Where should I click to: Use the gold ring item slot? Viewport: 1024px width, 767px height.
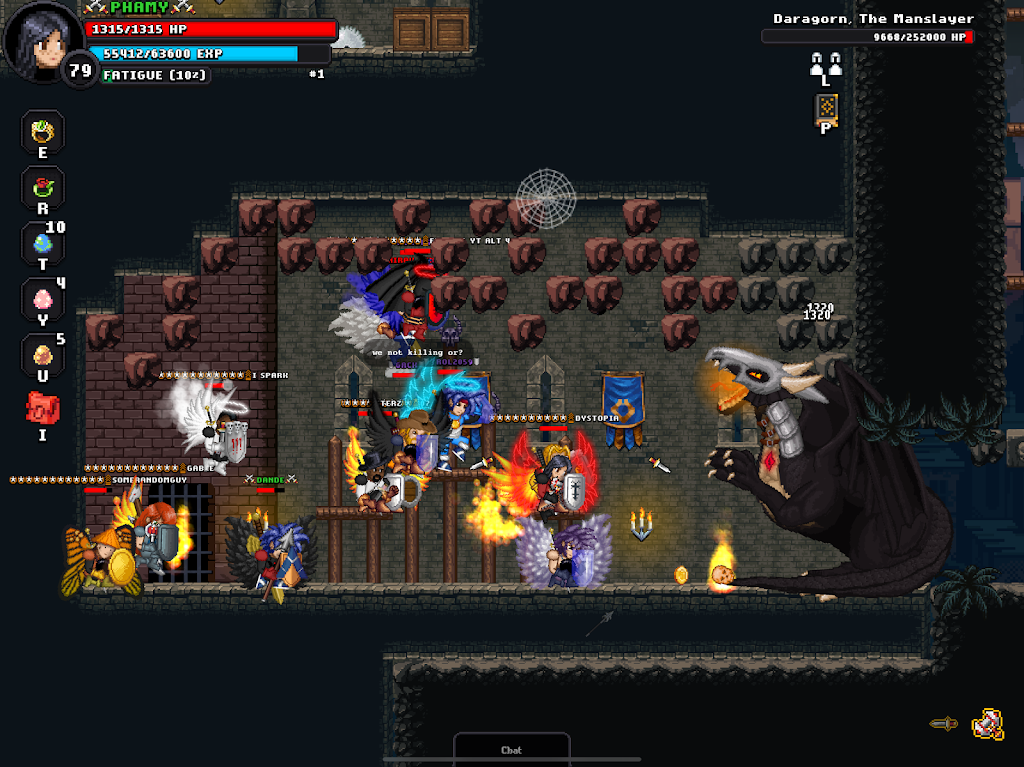43,131
